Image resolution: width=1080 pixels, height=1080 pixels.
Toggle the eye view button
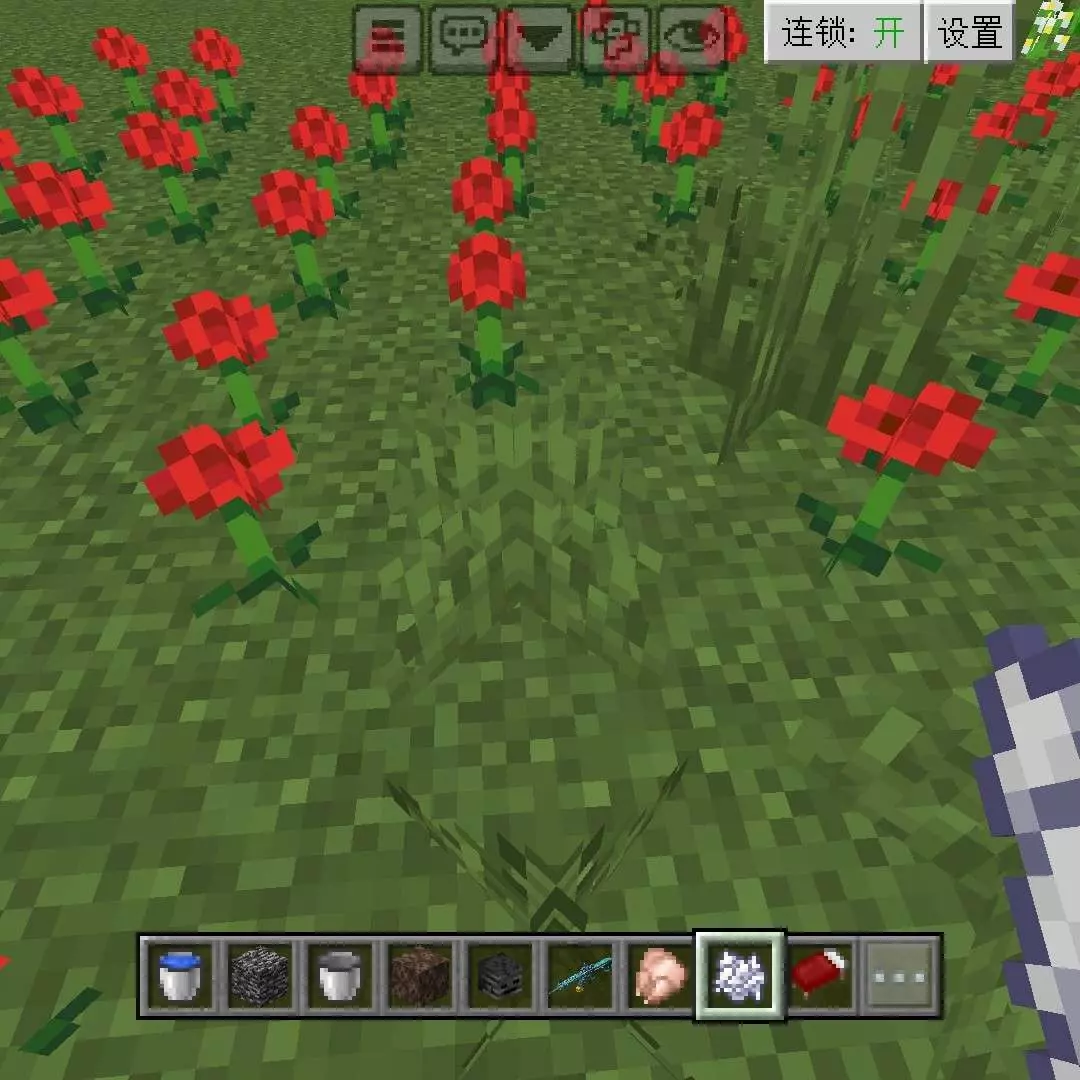(691, 39)
